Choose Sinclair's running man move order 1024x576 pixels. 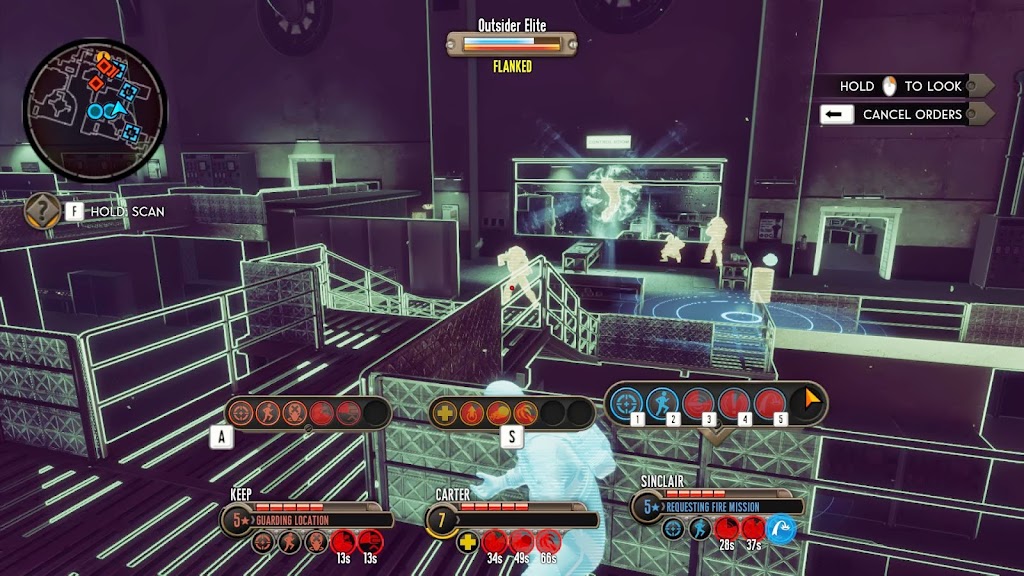click(x=661, y=403)
